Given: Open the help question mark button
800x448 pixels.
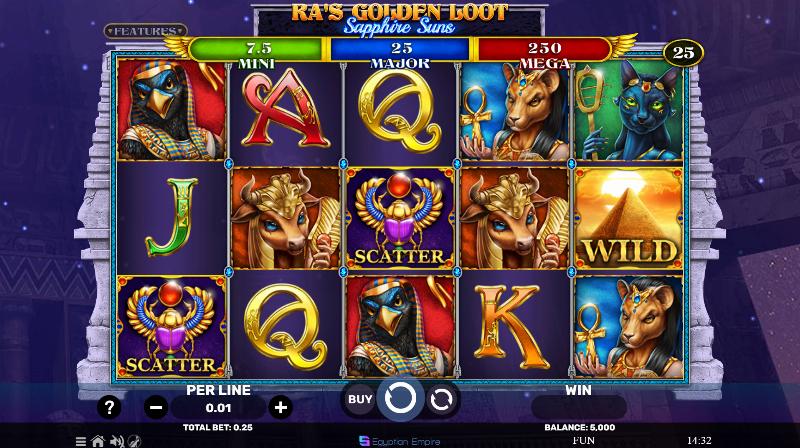Looking at the screenshot, I should tap(111, 407).
